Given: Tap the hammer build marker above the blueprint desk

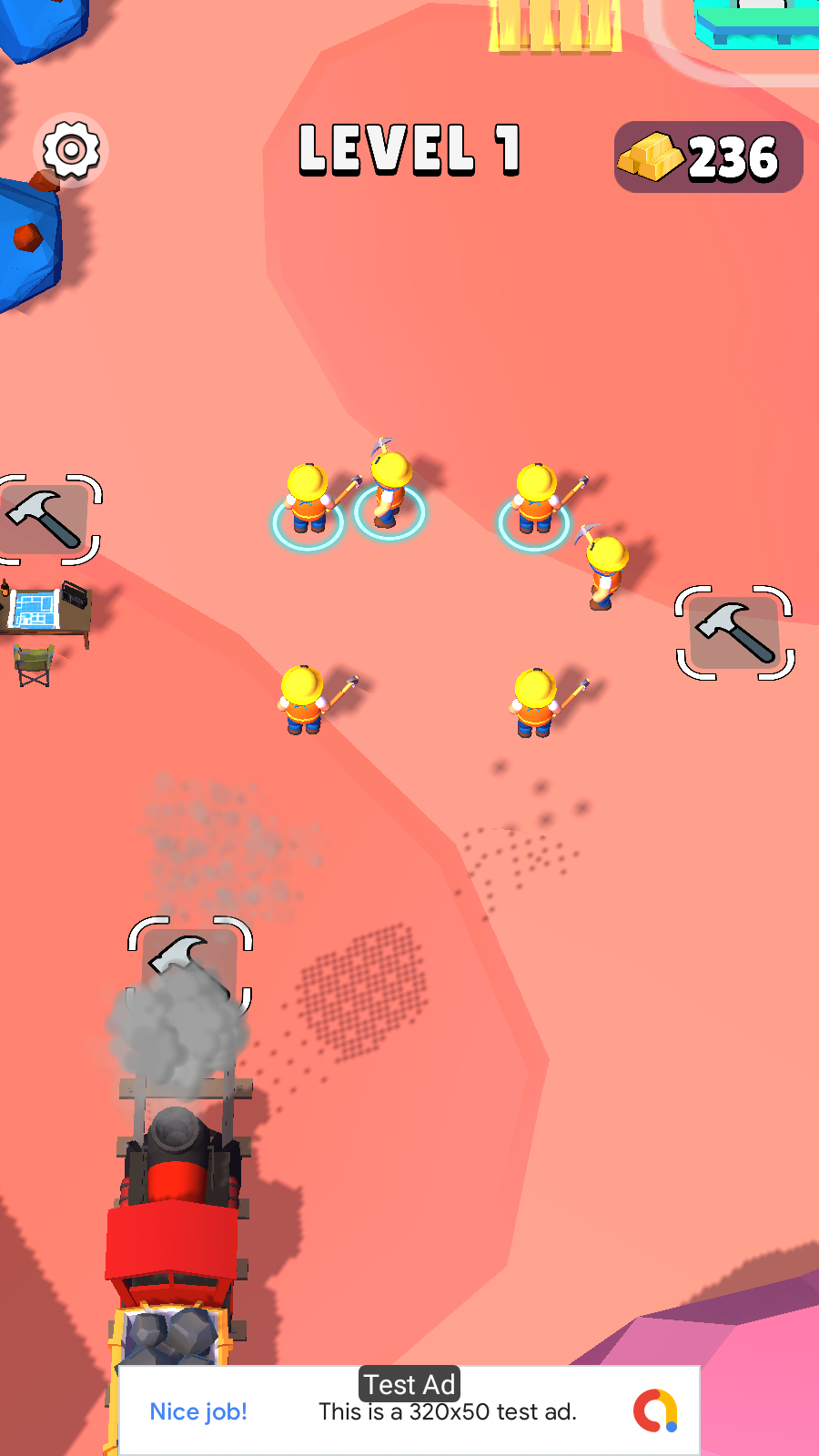Looking at the screenshot, I should (x=45, y=520).
